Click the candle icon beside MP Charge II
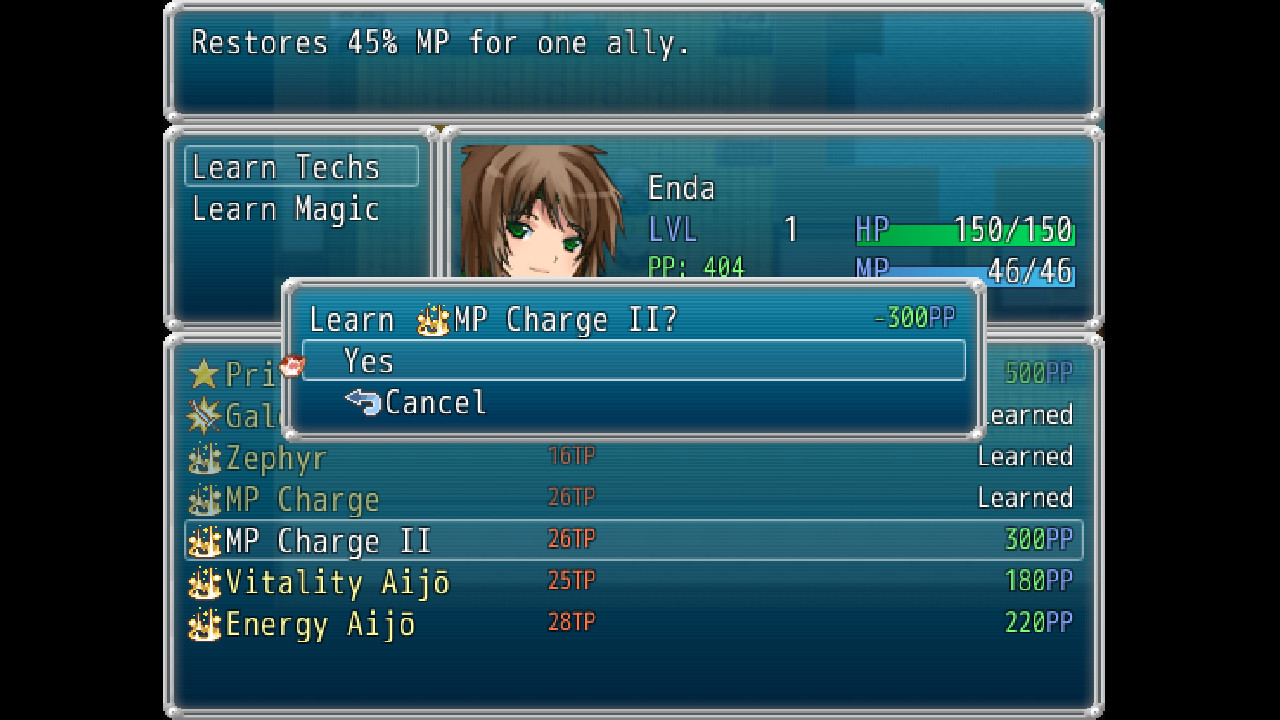 204,540
